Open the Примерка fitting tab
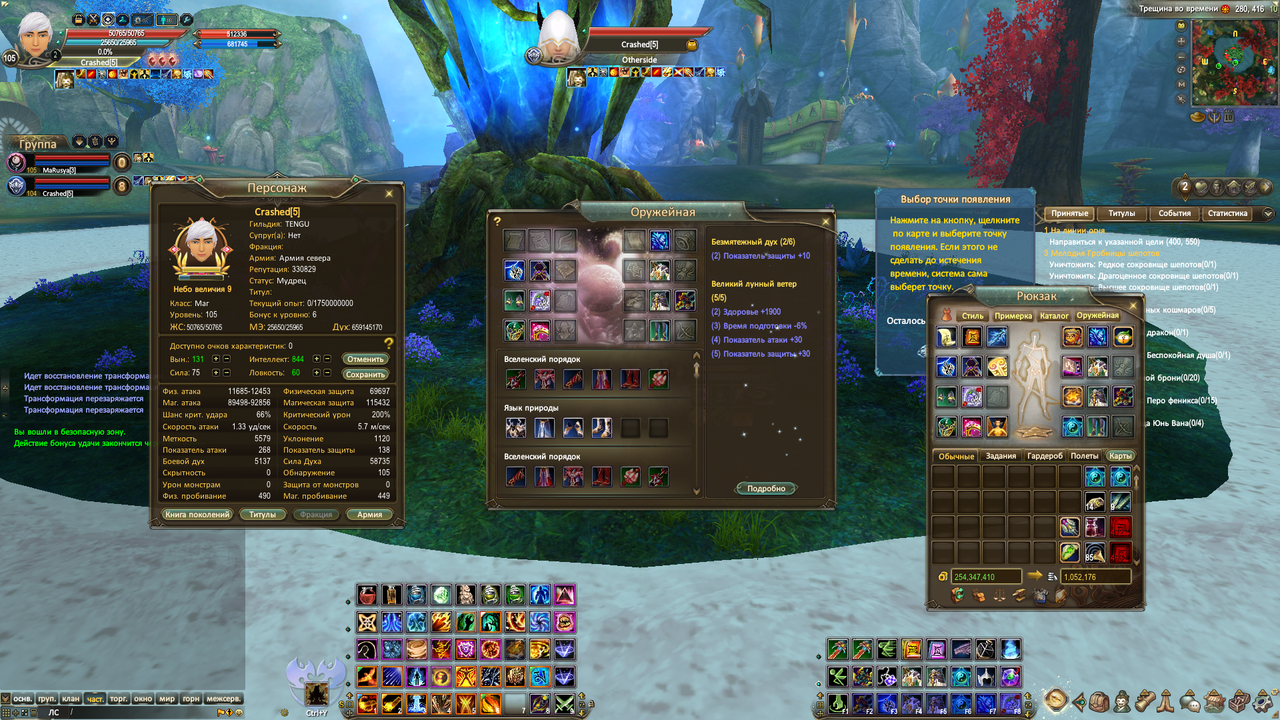The image size is (1280, 720). tap(1012, 316)
